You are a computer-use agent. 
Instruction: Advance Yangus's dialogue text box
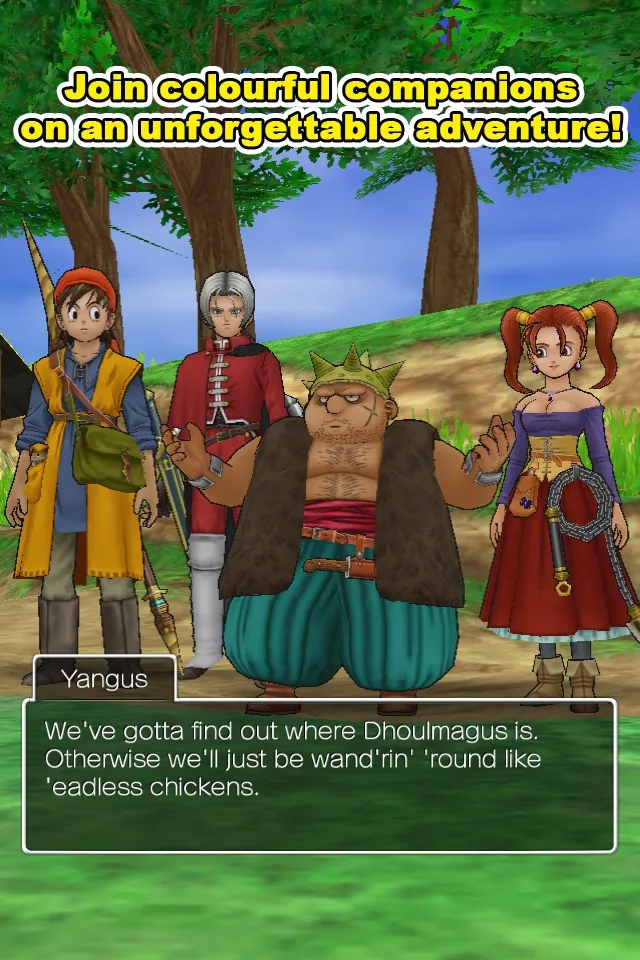(319, 775)
